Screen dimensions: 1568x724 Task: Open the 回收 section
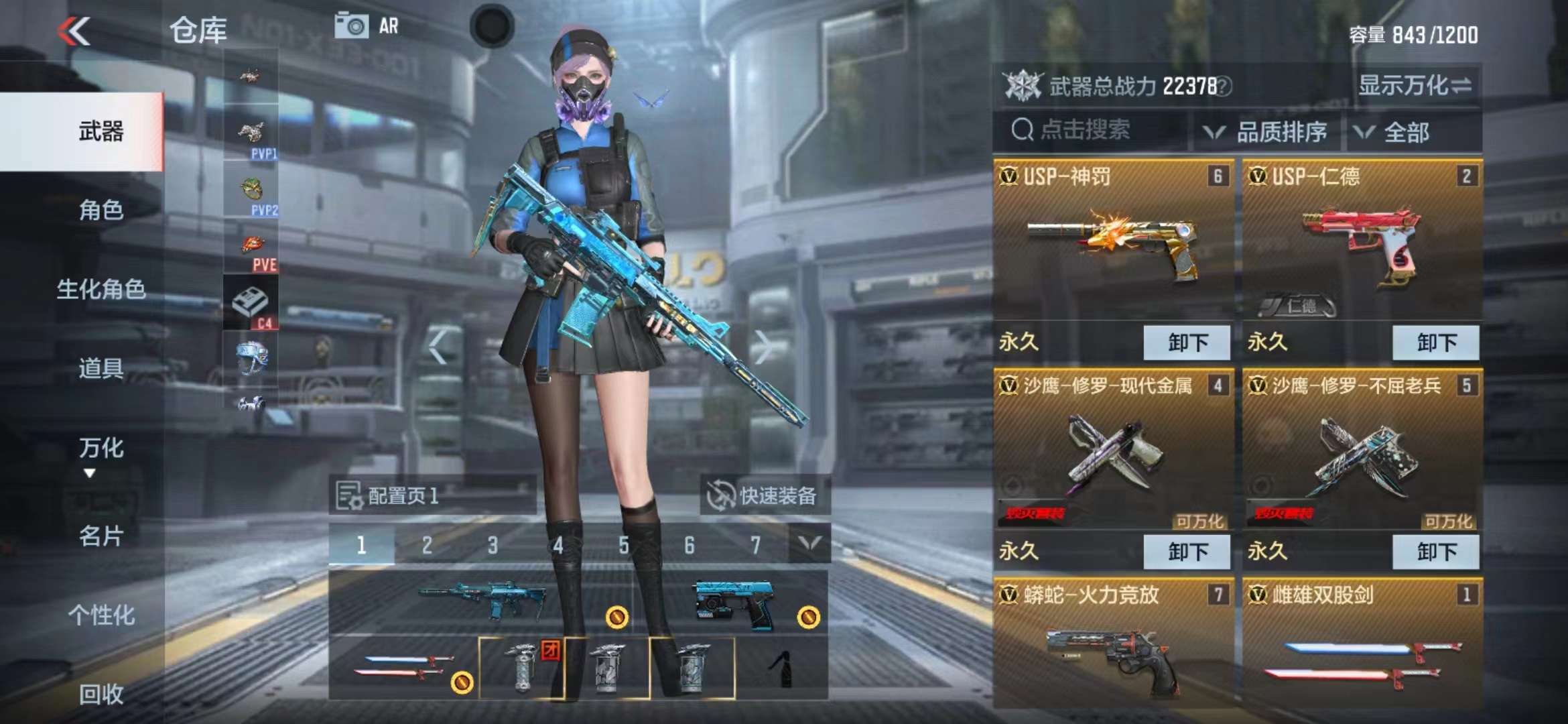(101, 695)
